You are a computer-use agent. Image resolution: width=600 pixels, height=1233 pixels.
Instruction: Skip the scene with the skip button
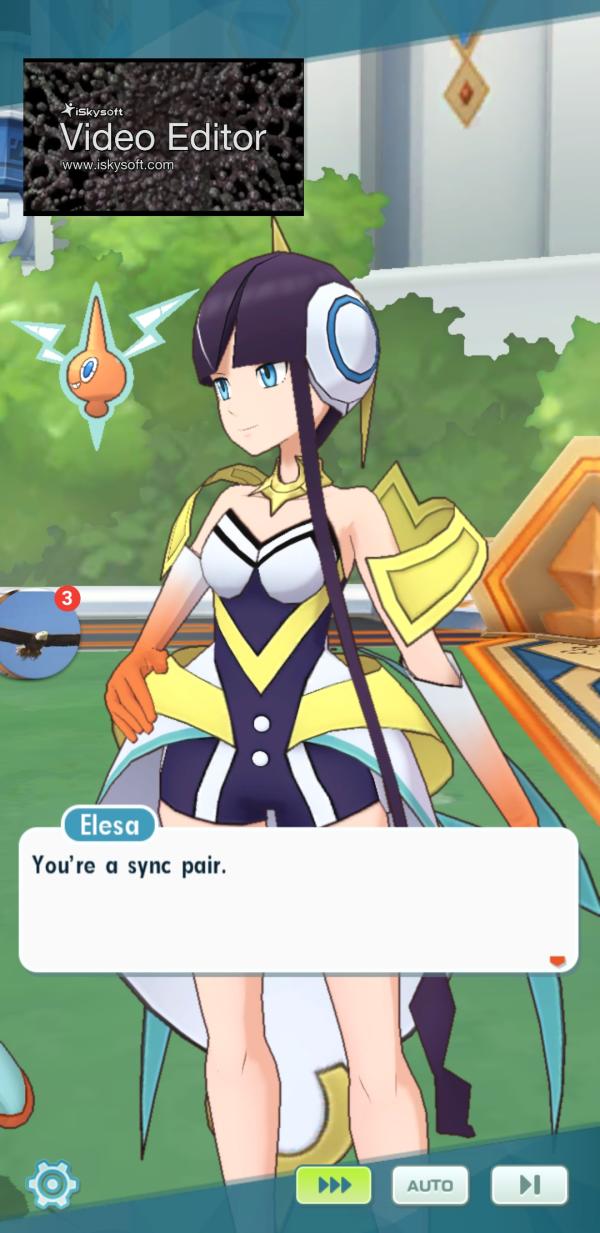coord(529,1185)
